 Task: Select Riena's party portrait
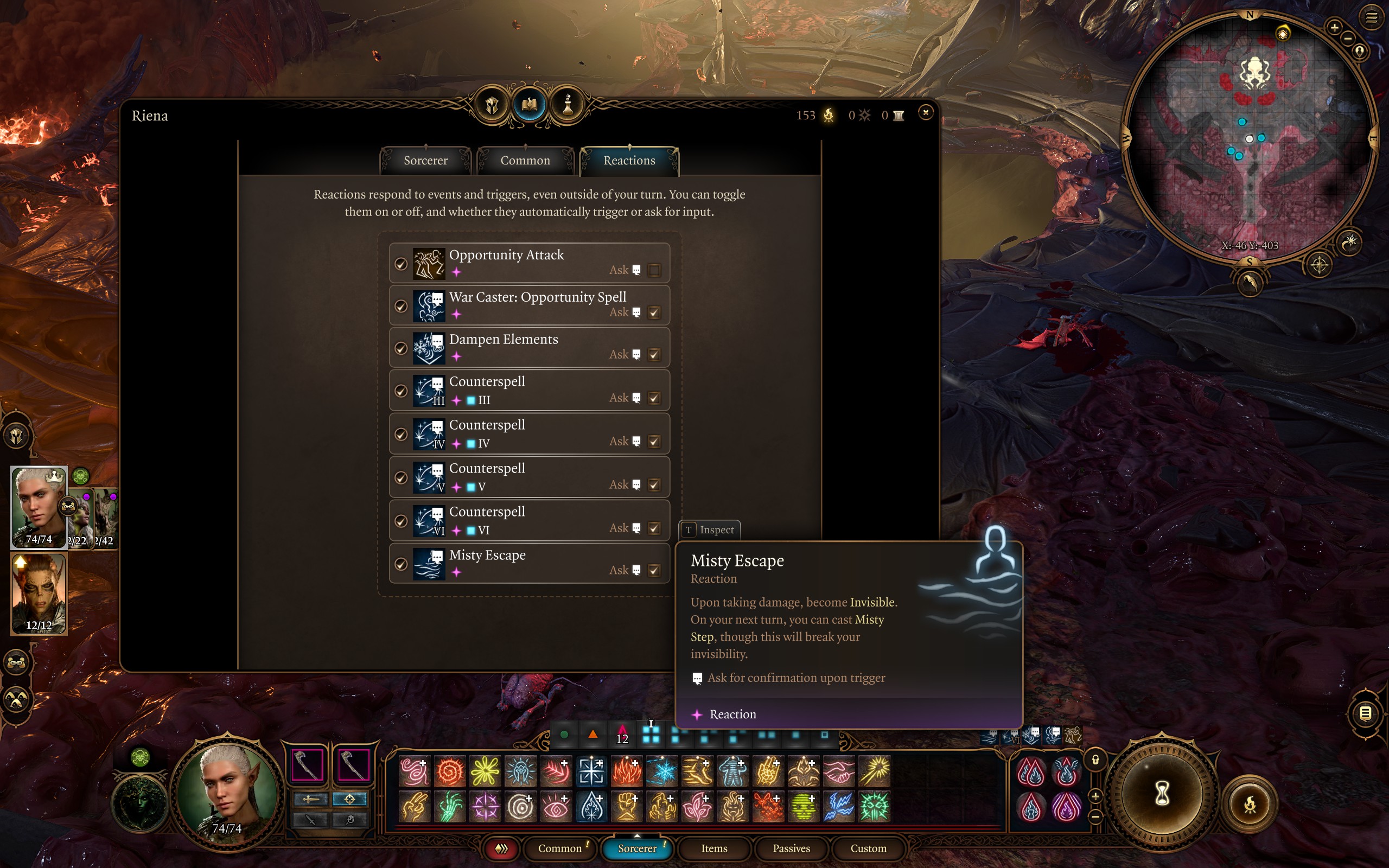click(x=39, y=506)
